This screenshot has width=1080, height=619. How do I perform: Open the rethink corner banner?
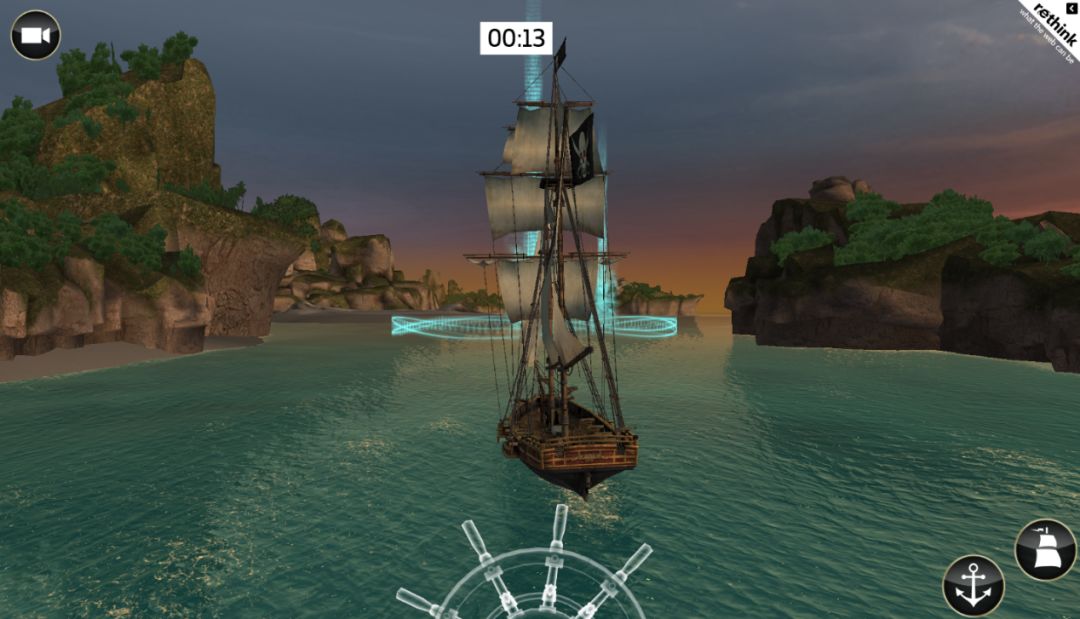pyautogui.click(x=1050, y=28)
